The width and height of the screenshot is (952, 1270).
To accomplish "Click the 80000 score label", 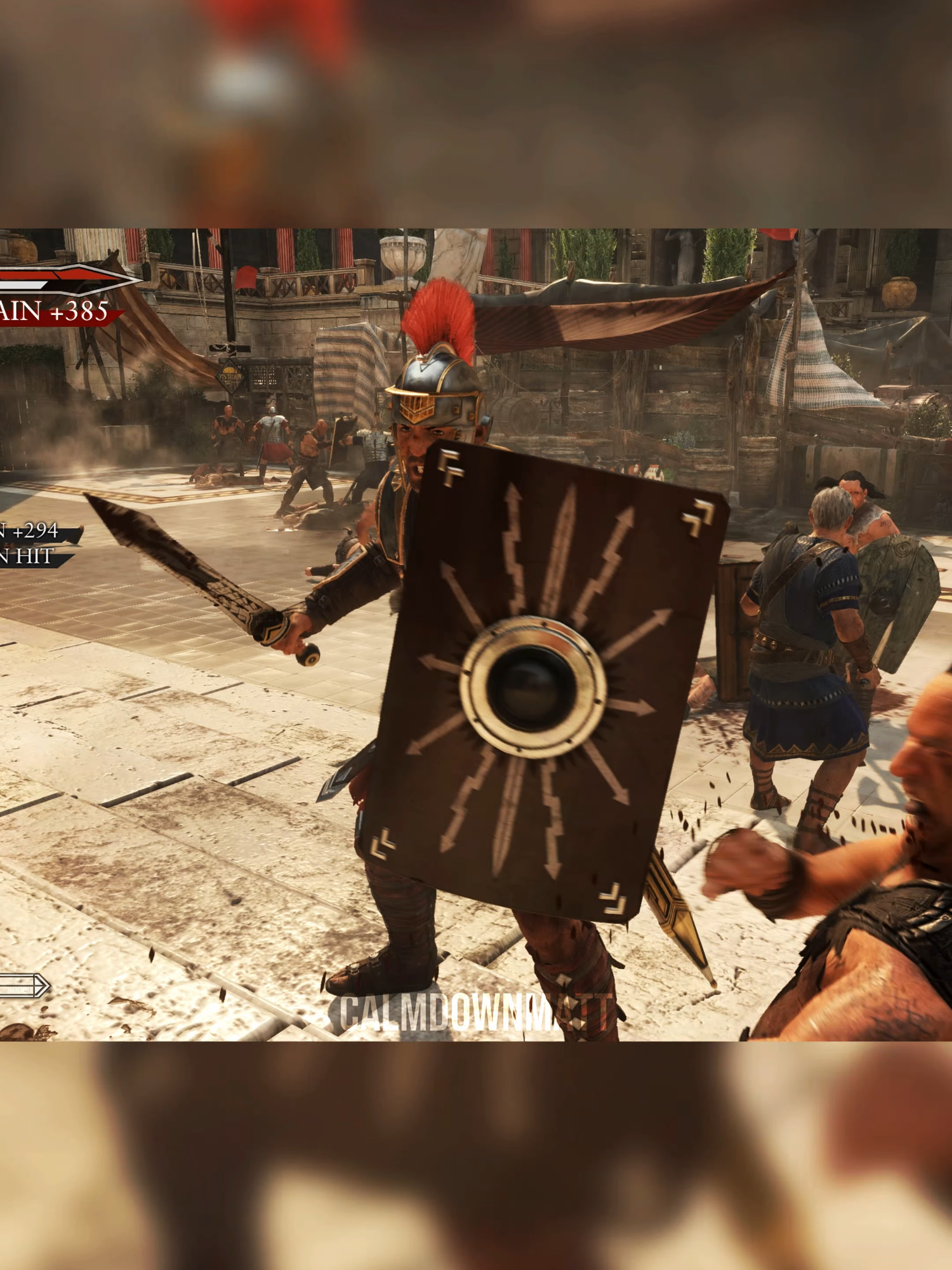I will [x=19, y=989].
